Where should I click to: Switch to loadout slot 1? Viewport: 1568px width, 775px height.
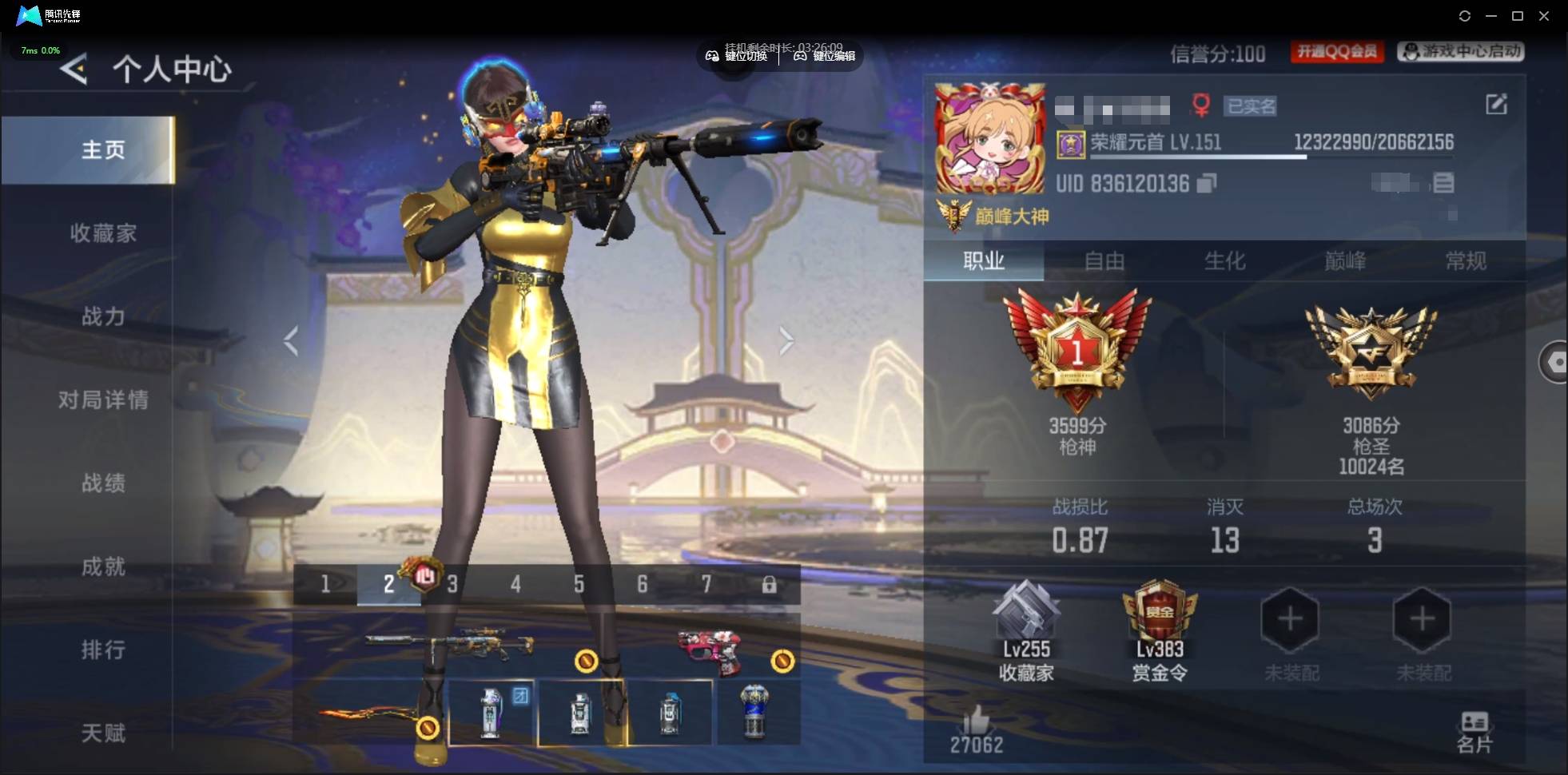(324, 584)
